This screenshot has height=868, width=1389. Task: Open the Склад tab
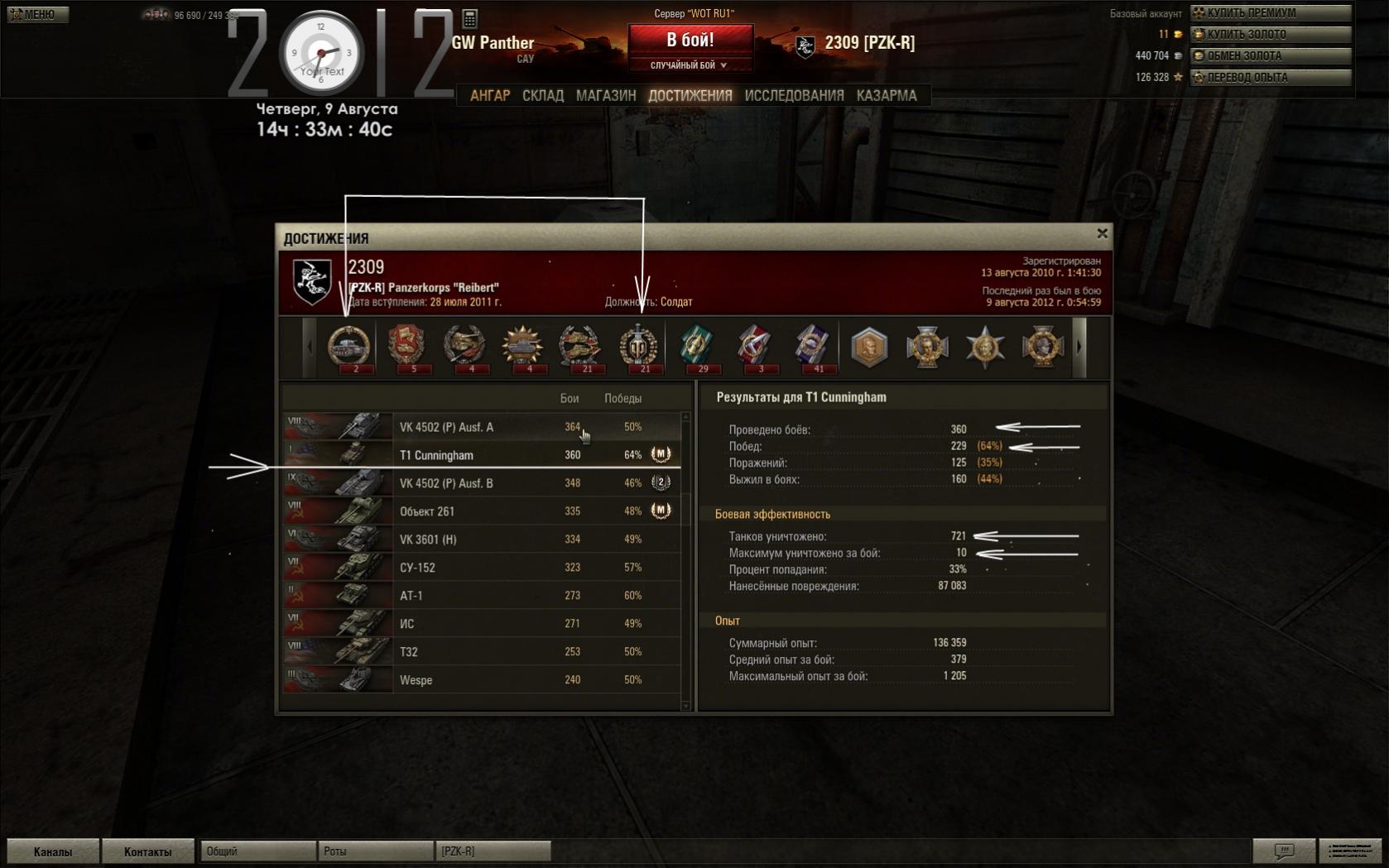[543, 96]
